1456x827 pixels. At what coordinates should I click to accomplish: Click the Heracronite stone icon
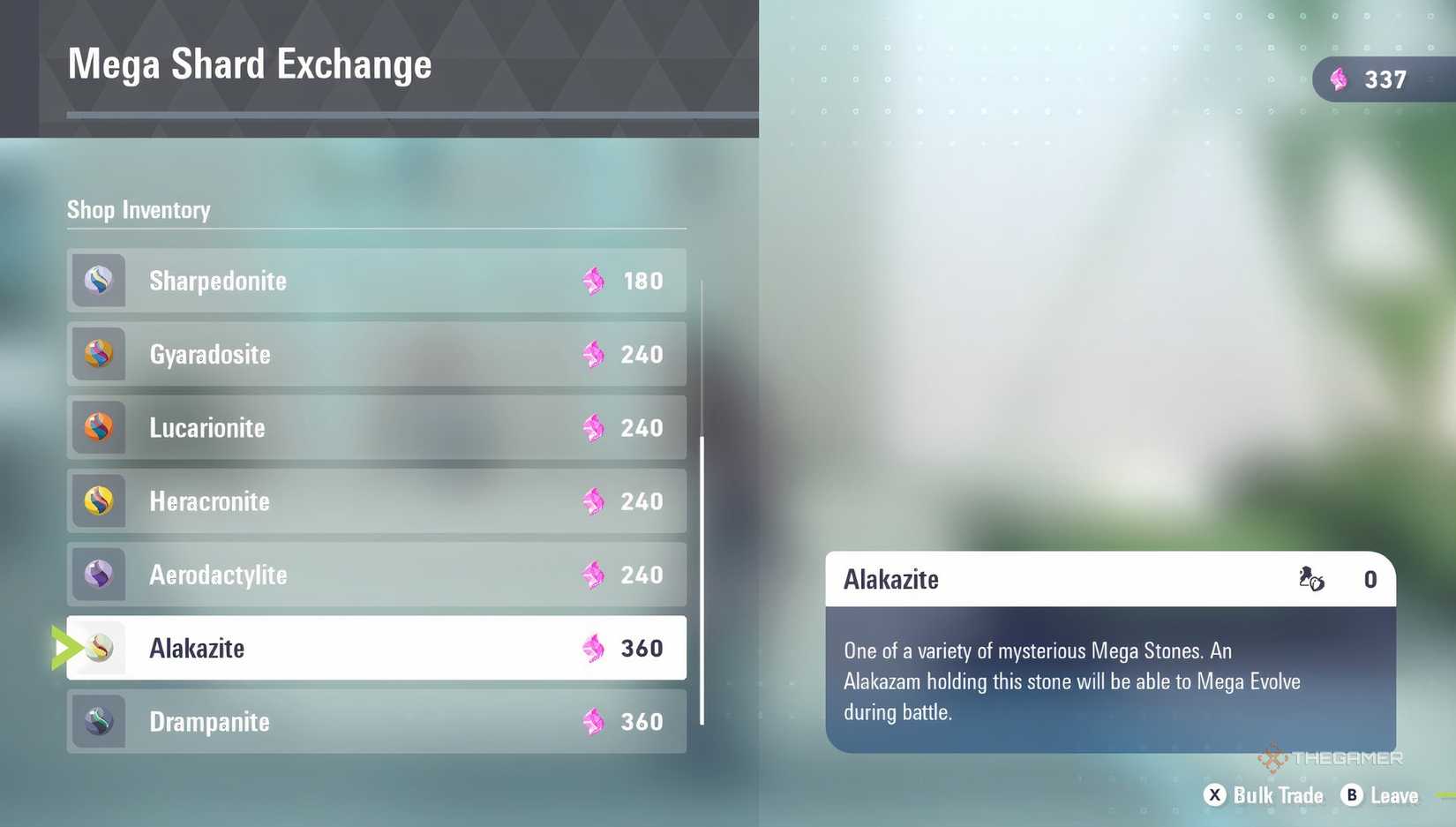pyautogui.click(x=98, y=500)
